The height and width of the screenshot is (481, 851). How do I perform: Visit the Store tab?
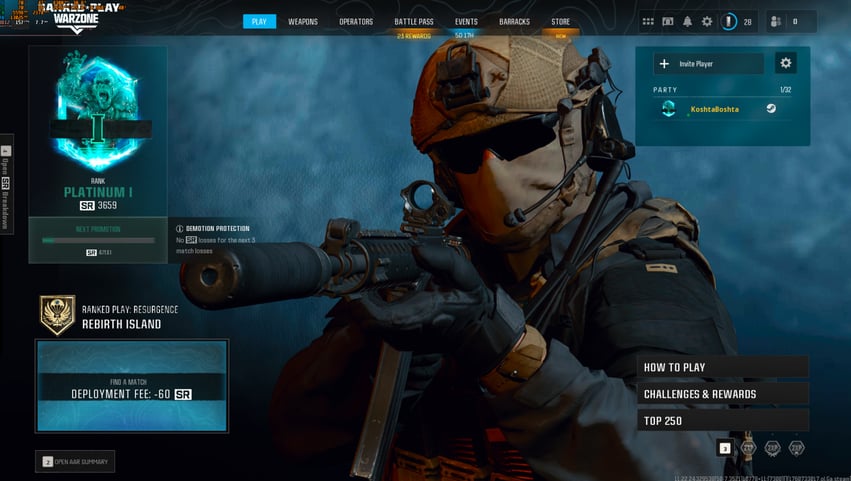(x=560, y=21)
